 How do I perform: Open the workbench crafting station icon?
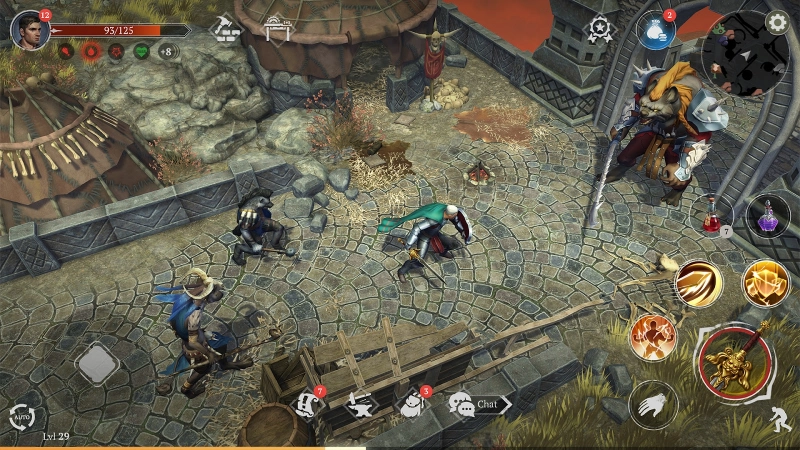(x=277, y=29)
